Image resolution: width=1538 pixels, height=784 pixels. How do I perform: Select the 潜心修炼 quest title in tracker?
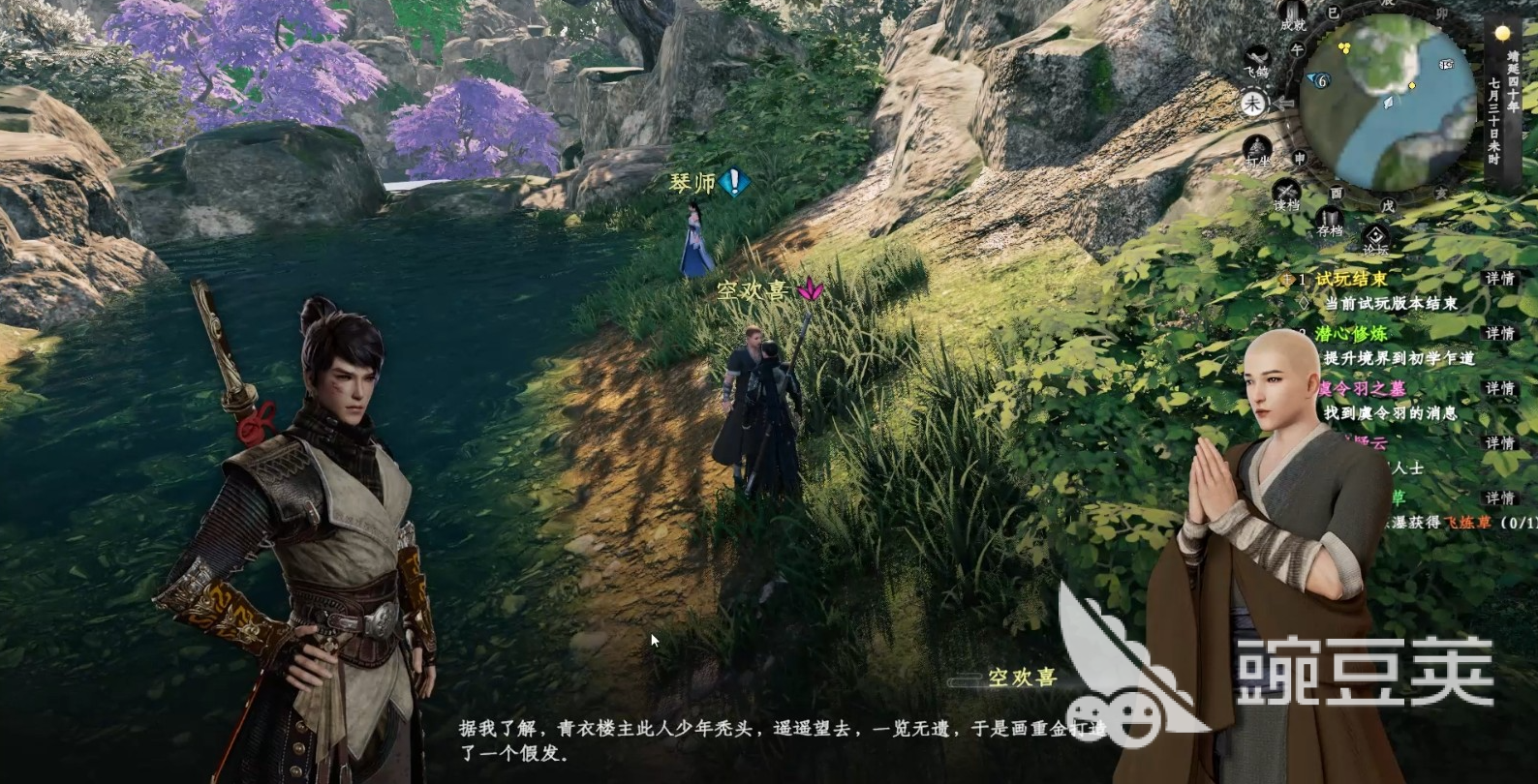click(x=1352, y=333)
